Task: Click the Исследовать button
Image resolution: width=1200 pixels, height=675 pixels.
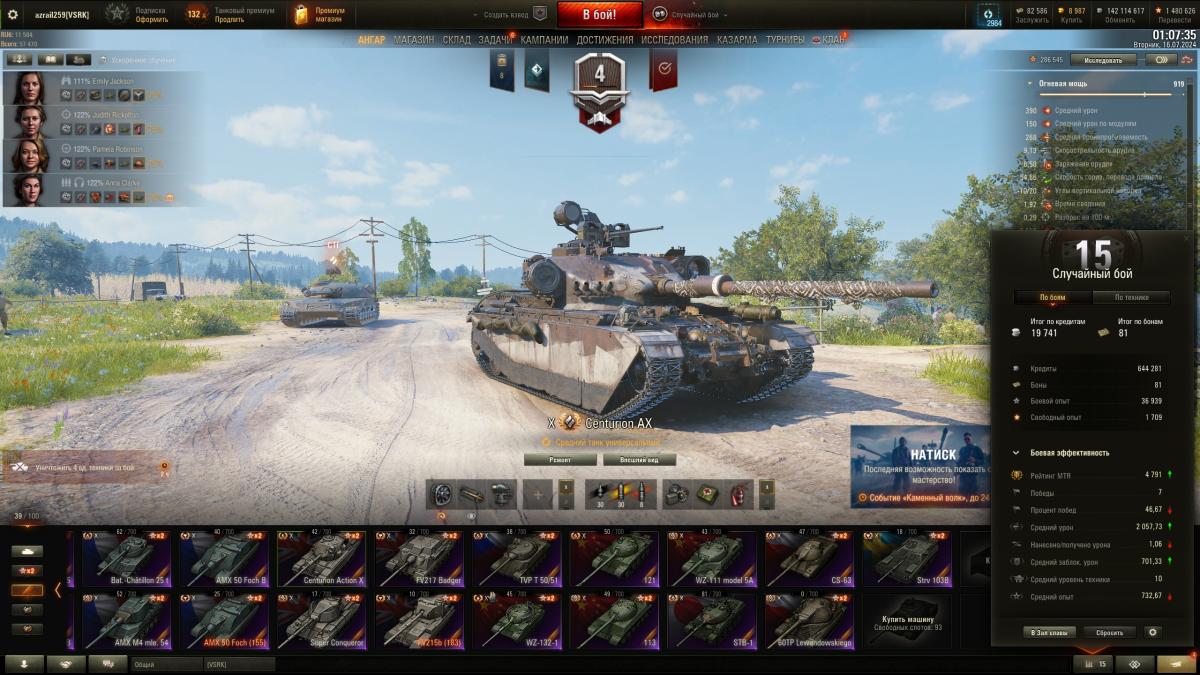Action: tap(1103, 60)
